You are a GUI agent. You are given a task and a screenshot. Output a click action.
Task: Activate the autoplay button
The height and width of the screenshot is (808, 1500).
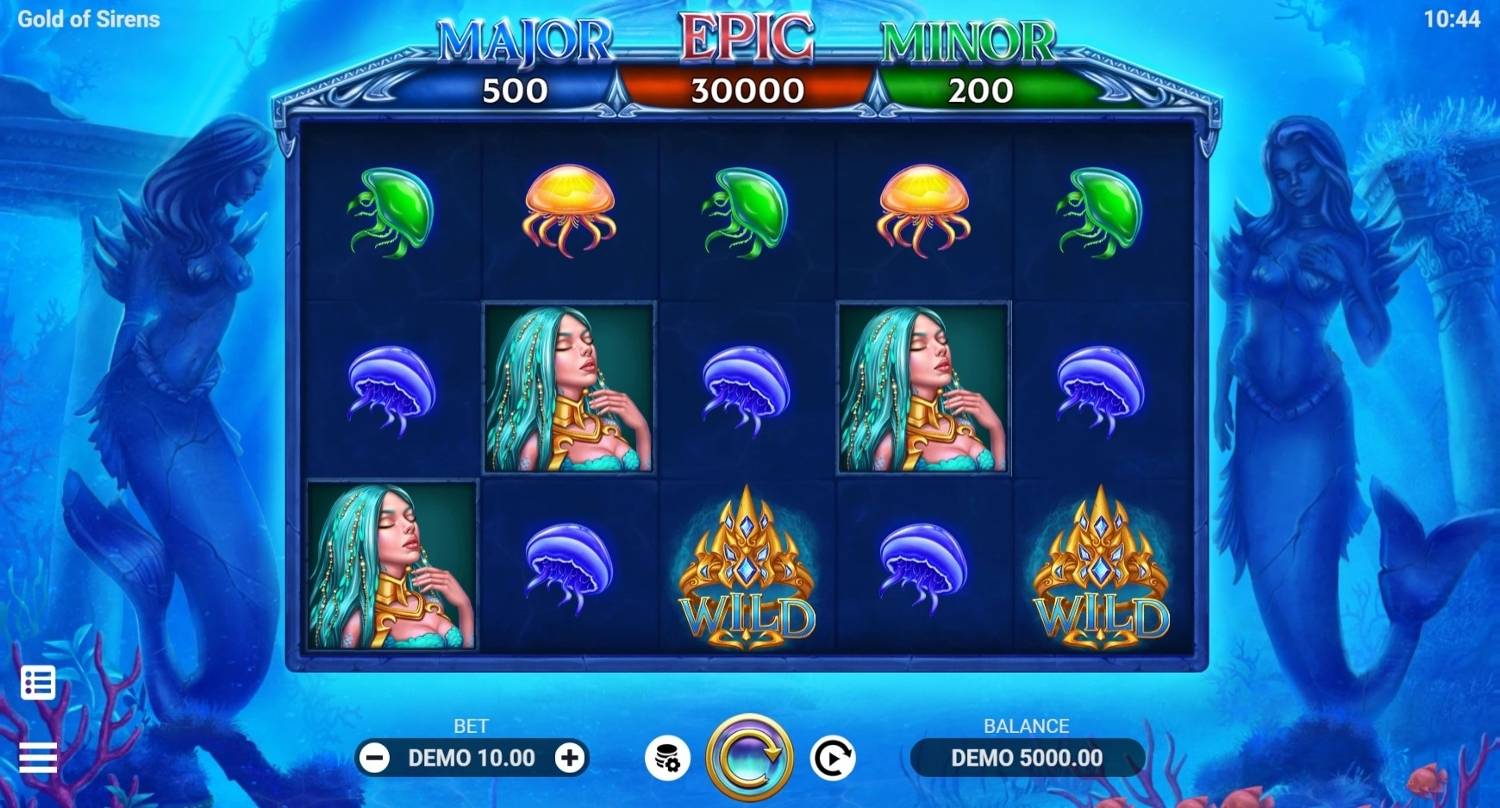coord(831,759)
